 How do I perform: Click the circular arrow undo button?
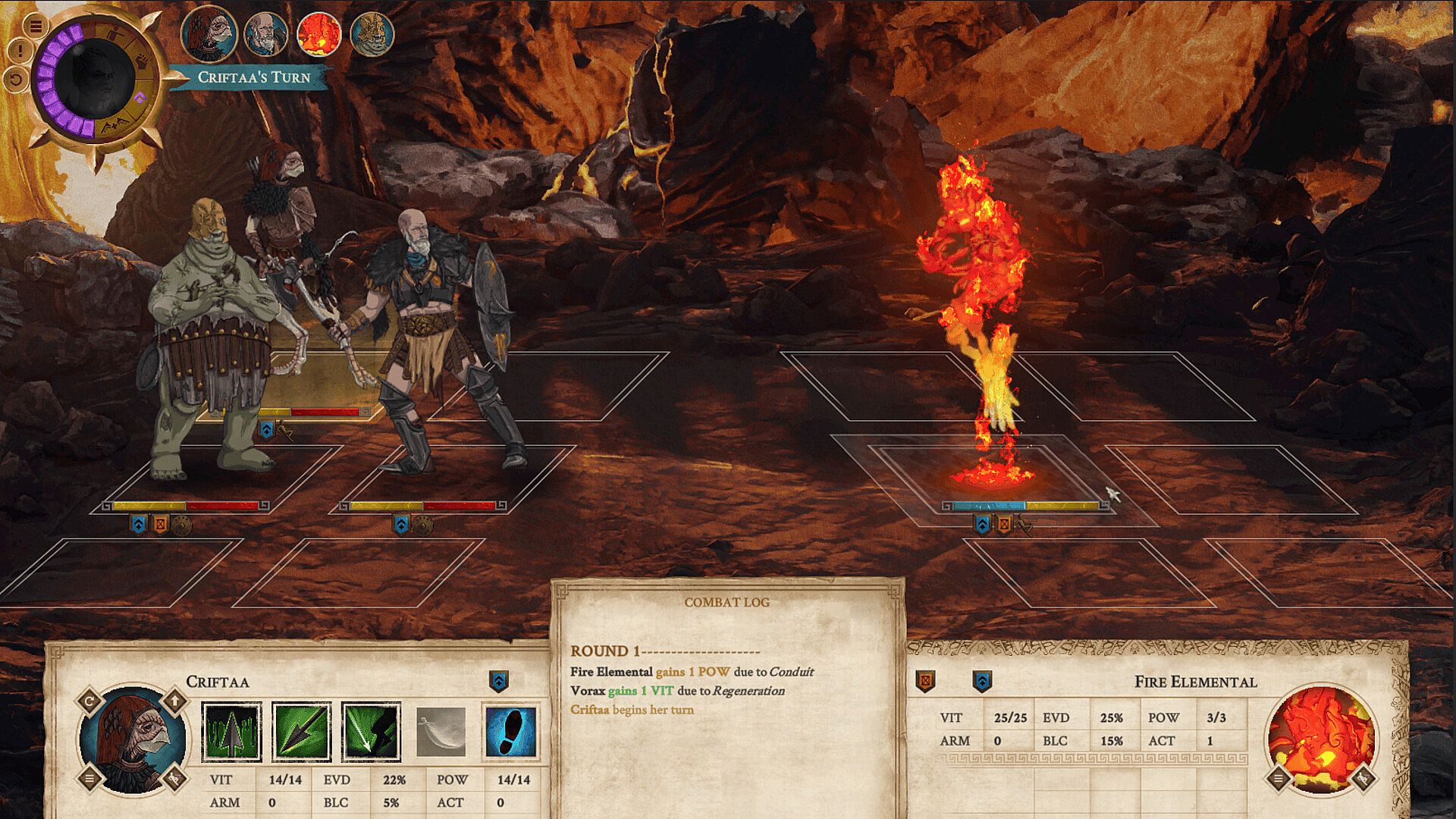coord(16,78)
